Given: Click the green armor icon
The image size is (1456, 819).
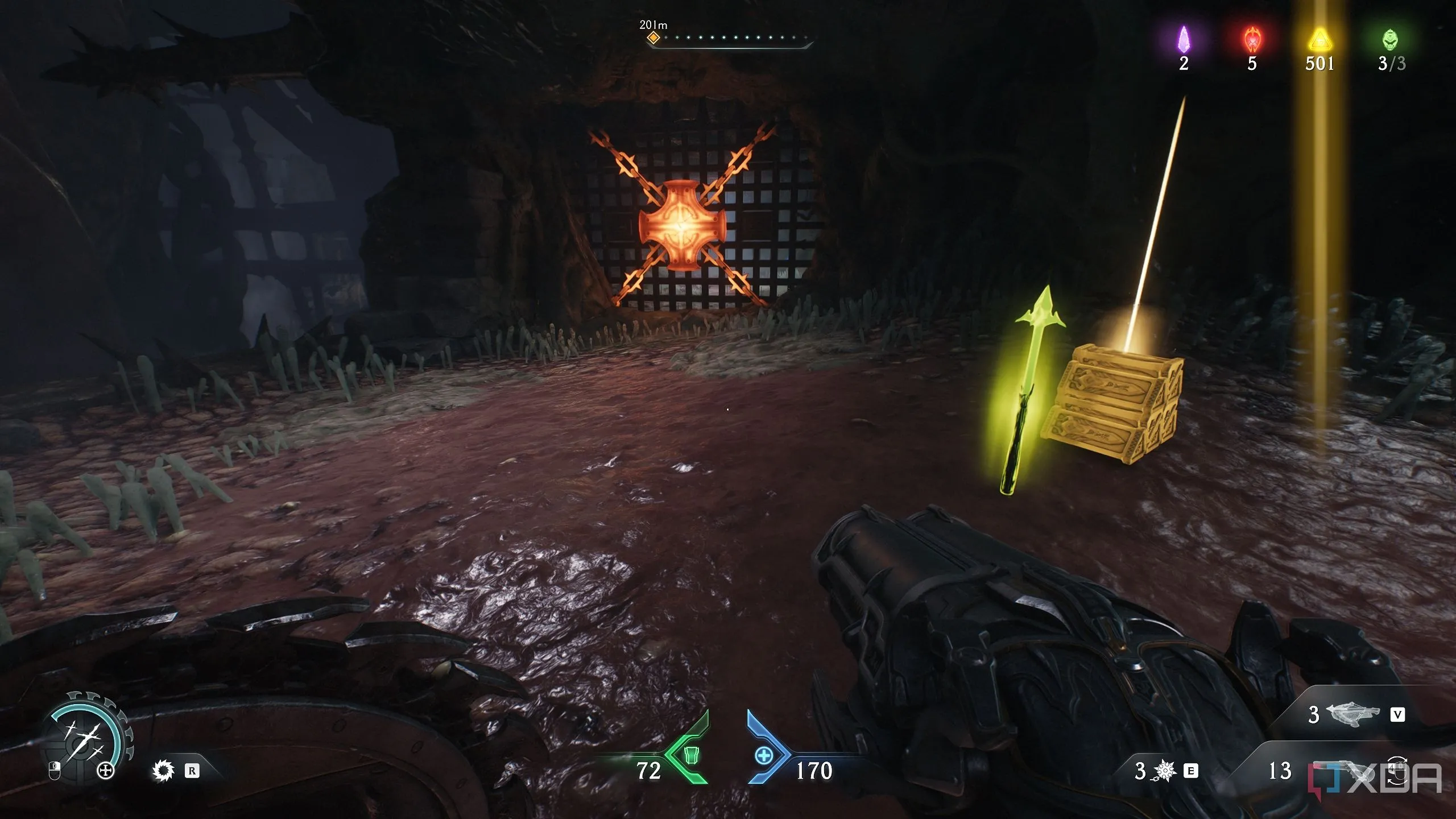Looking at the screenshot, I should [690, 755].
